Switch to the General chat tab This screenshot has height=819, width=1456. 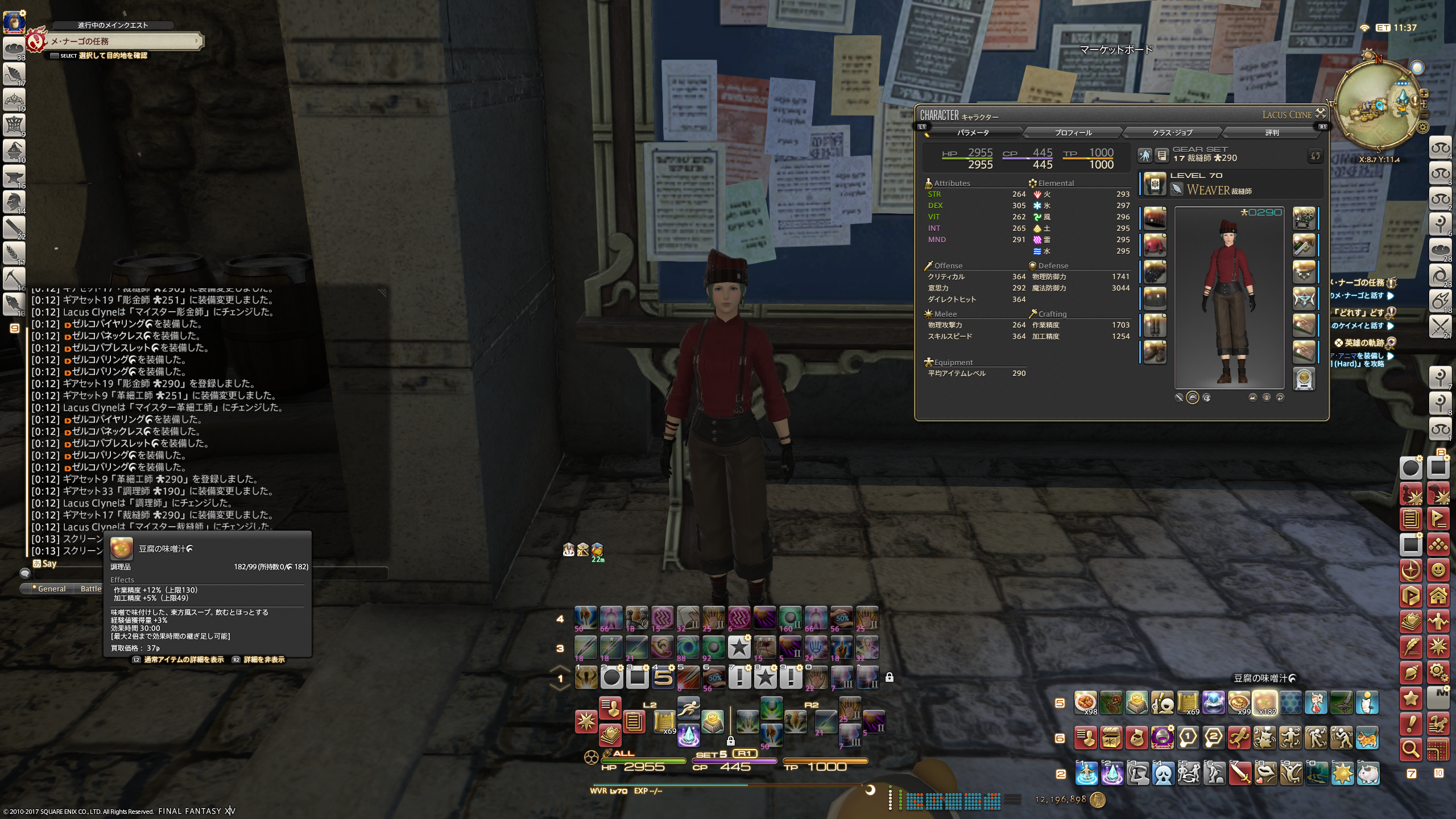51,589
